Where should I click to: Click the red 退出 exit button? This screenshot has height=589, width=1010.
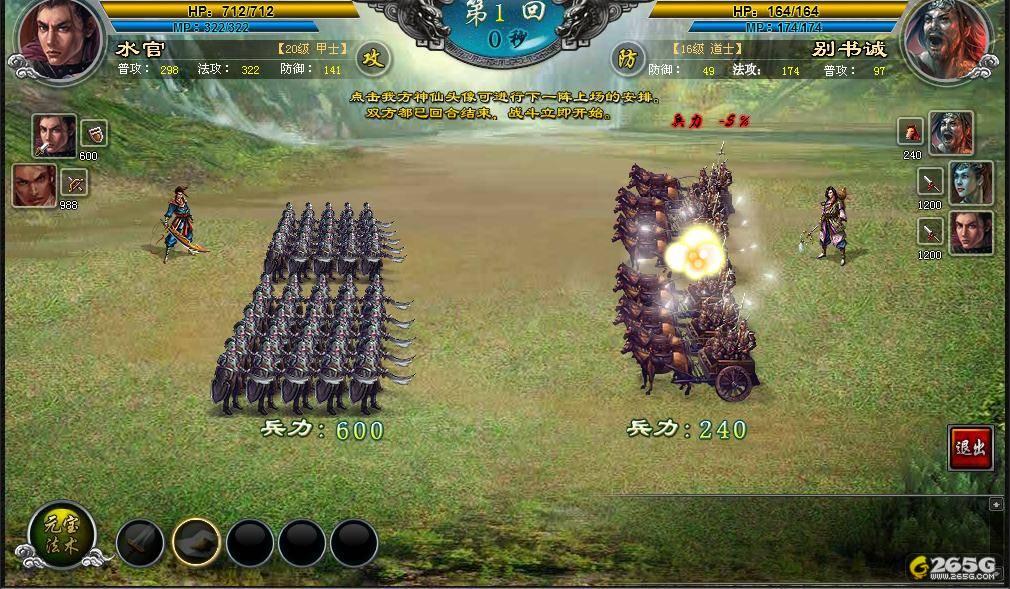[x=969, y=447]
